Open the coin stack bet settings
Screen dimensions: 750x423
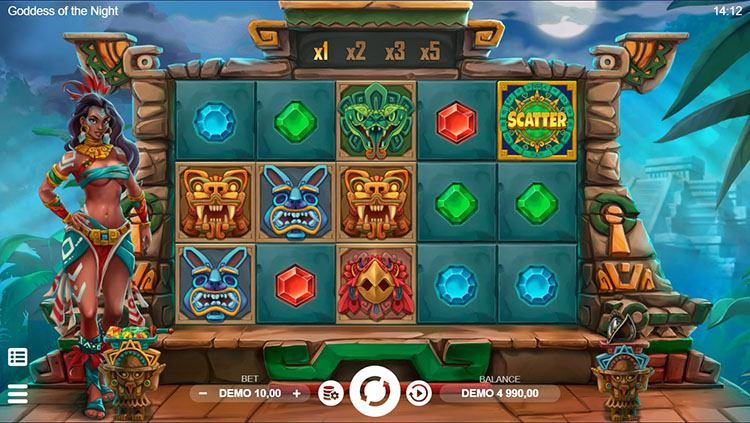(x=330, y=394)
